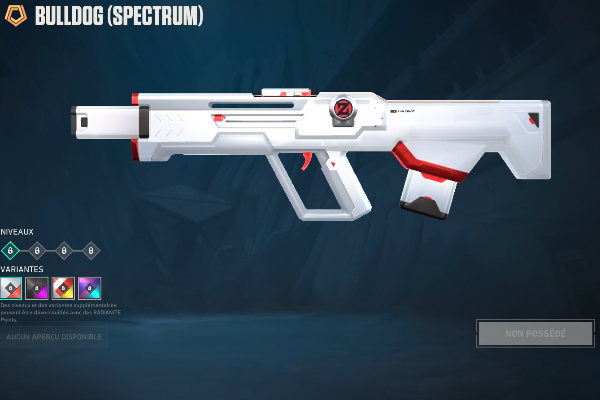The height and width of the screenshot is (400, 600).
Task: Select the purple and cyan variant swatch
Action: click(x=89, y=288)
